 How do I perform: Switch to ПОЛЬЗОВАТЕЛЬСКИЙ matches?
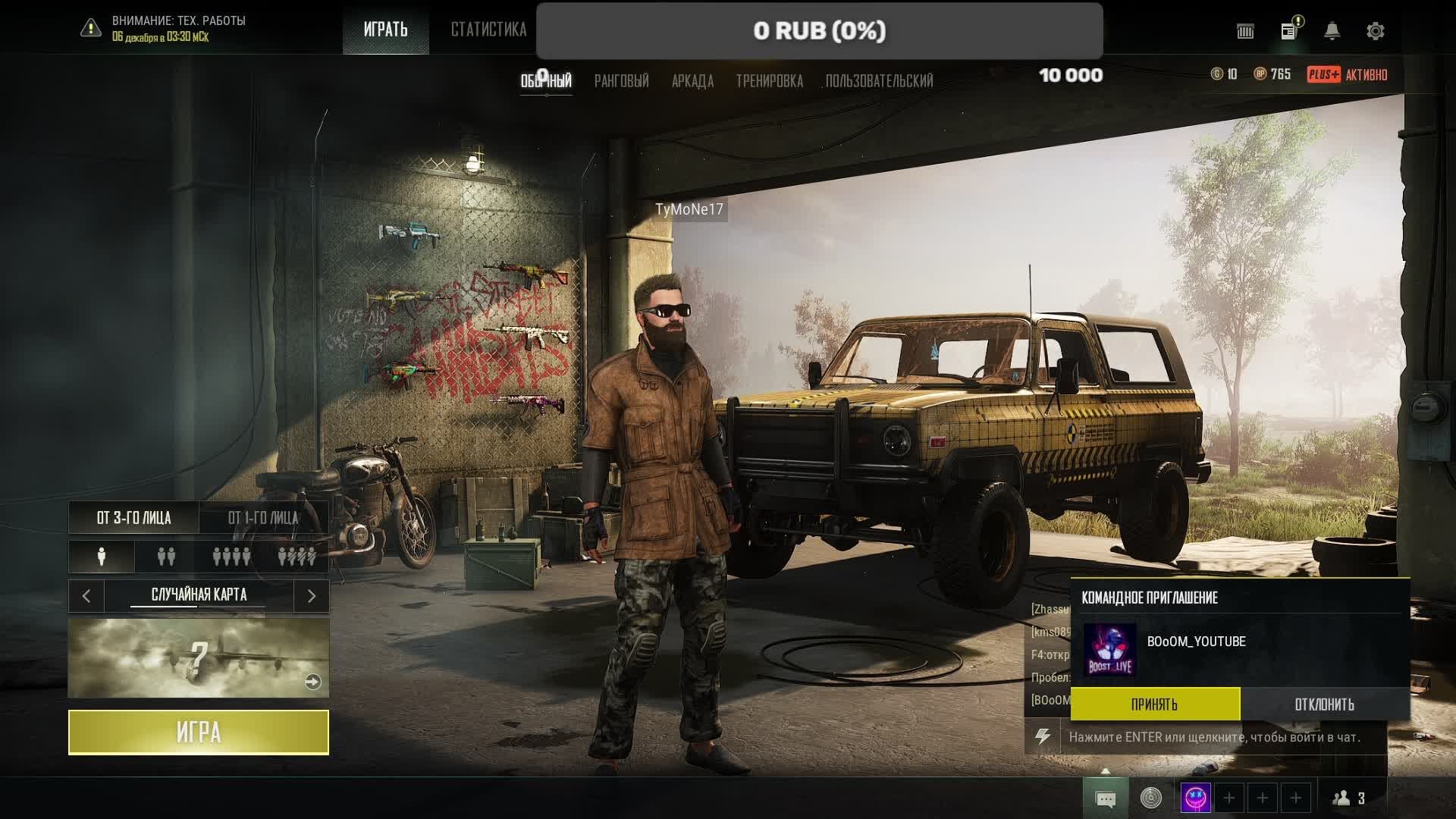click(x=879, y=81)
